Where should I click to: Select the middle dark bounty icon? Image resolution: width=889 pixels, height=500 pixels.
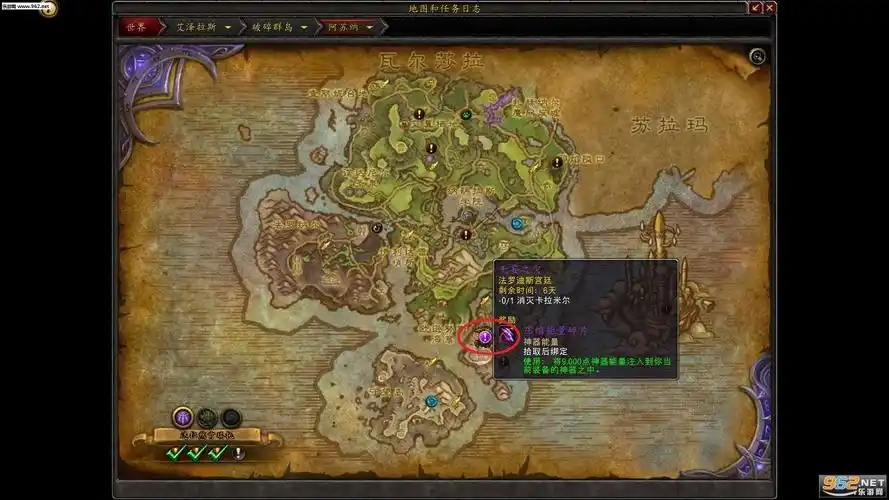click(207, 417)
